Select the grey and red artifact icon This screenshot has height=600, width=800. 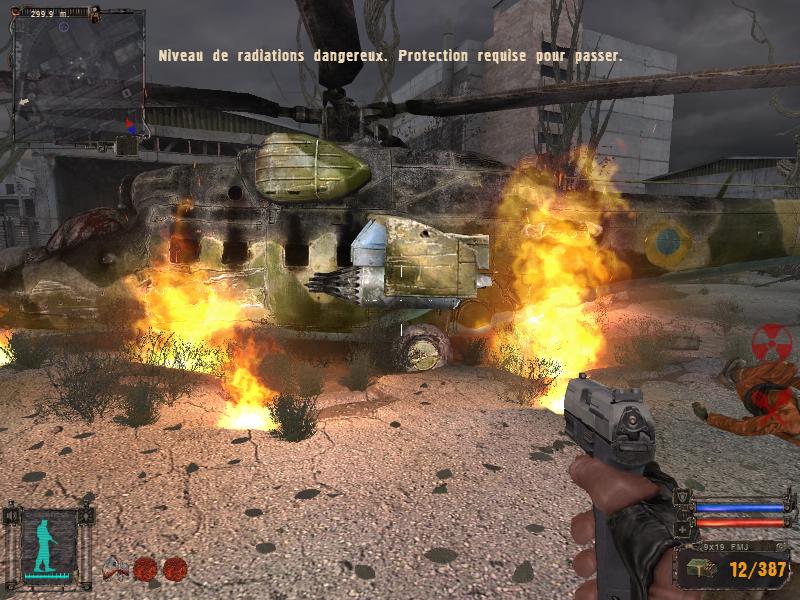[115, 568]
